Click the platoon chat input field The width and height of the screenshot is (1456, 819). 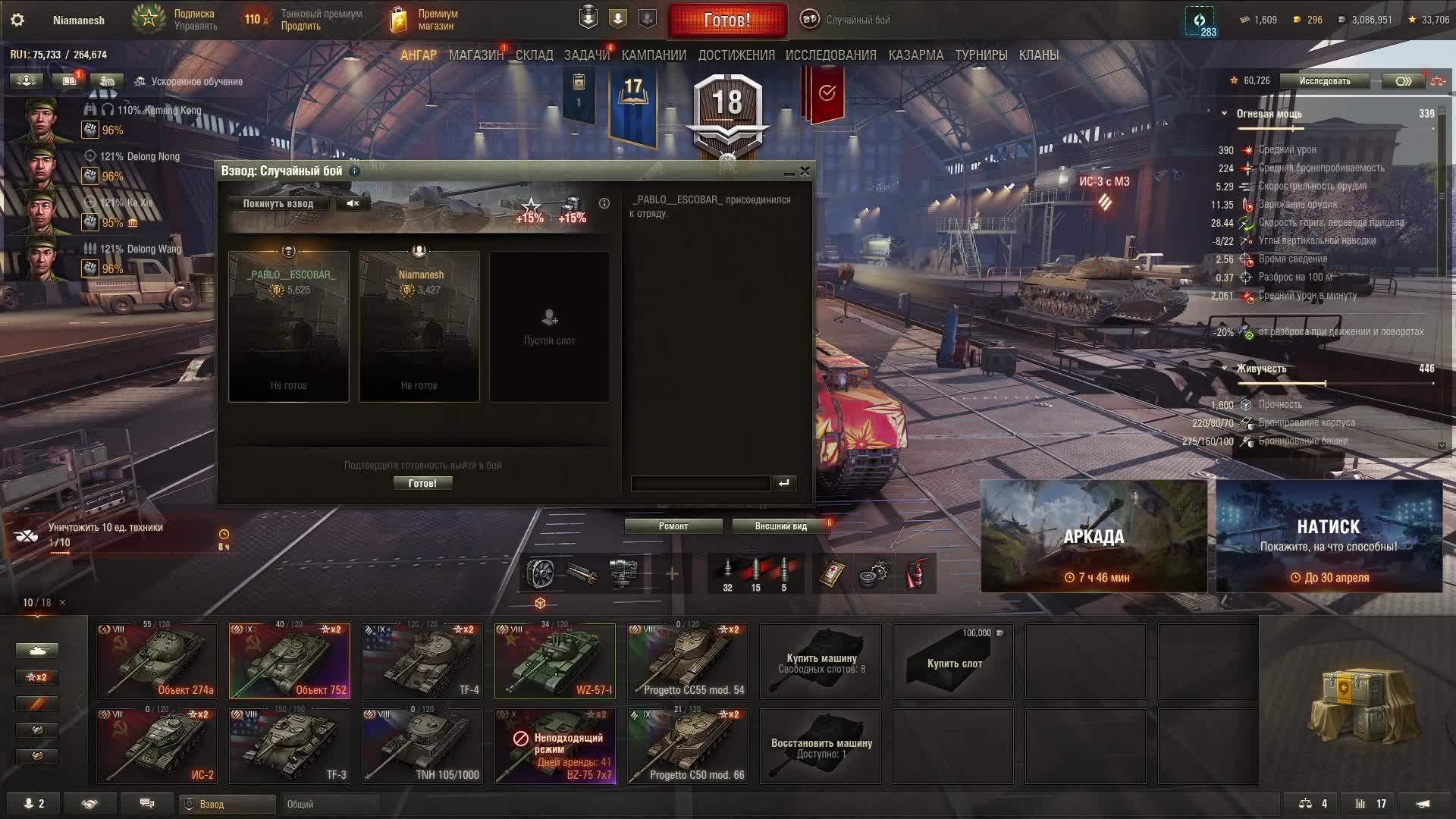700,483
